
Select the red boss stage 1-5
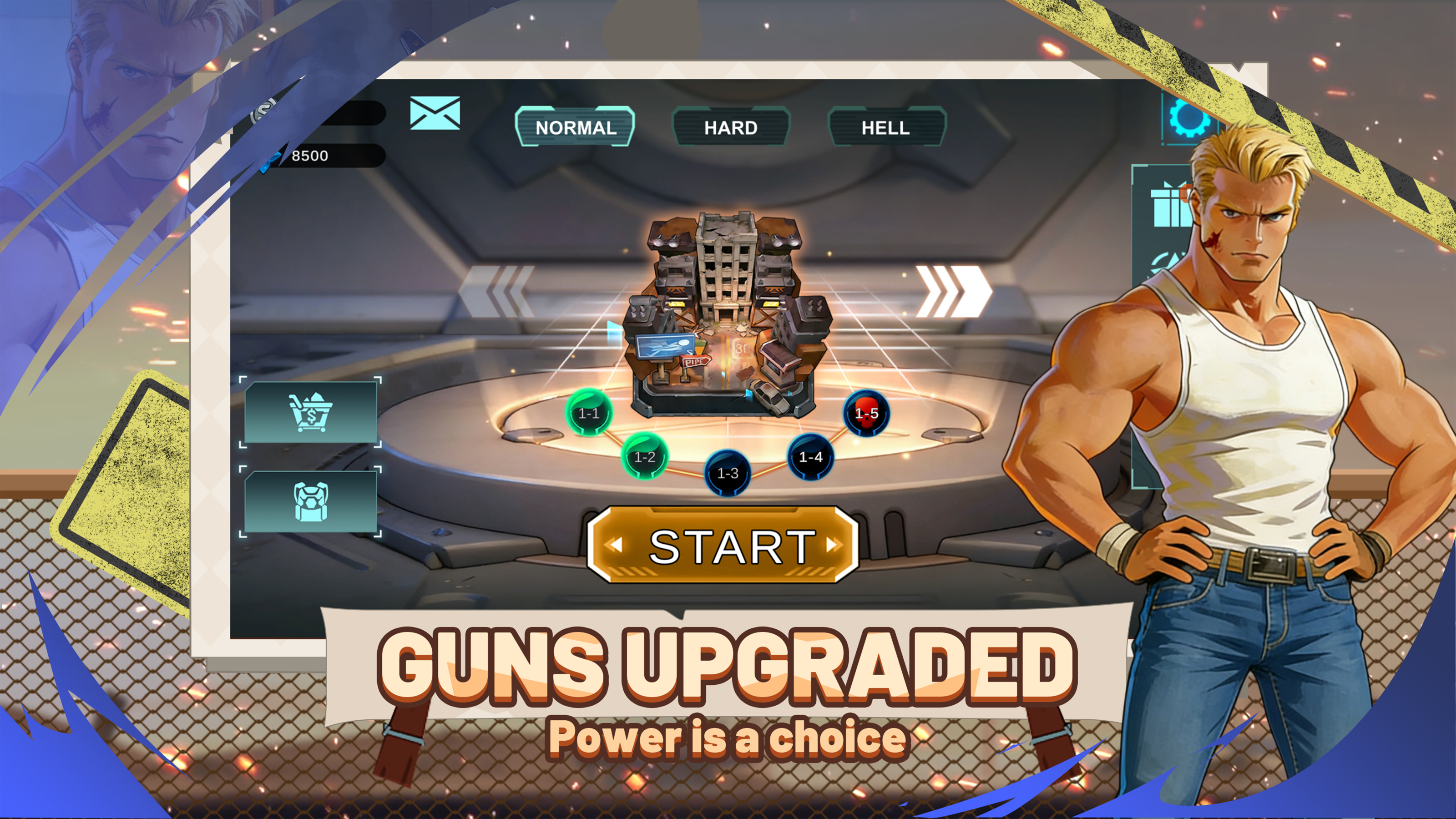click(x=866, y=413)
